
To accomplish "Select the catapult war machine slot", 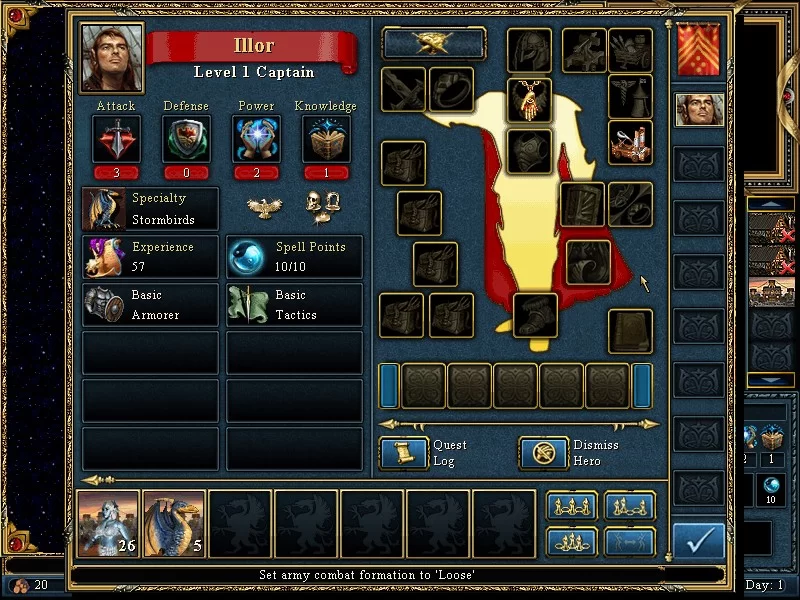I will (x=630, y=143).
